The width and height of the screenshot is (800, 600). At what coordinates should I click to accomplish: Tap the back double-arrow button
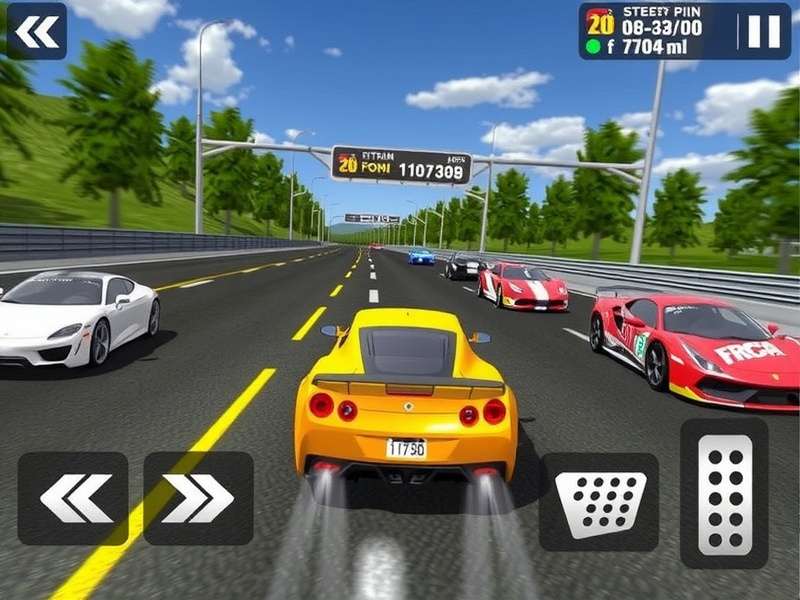pos(37,31)
